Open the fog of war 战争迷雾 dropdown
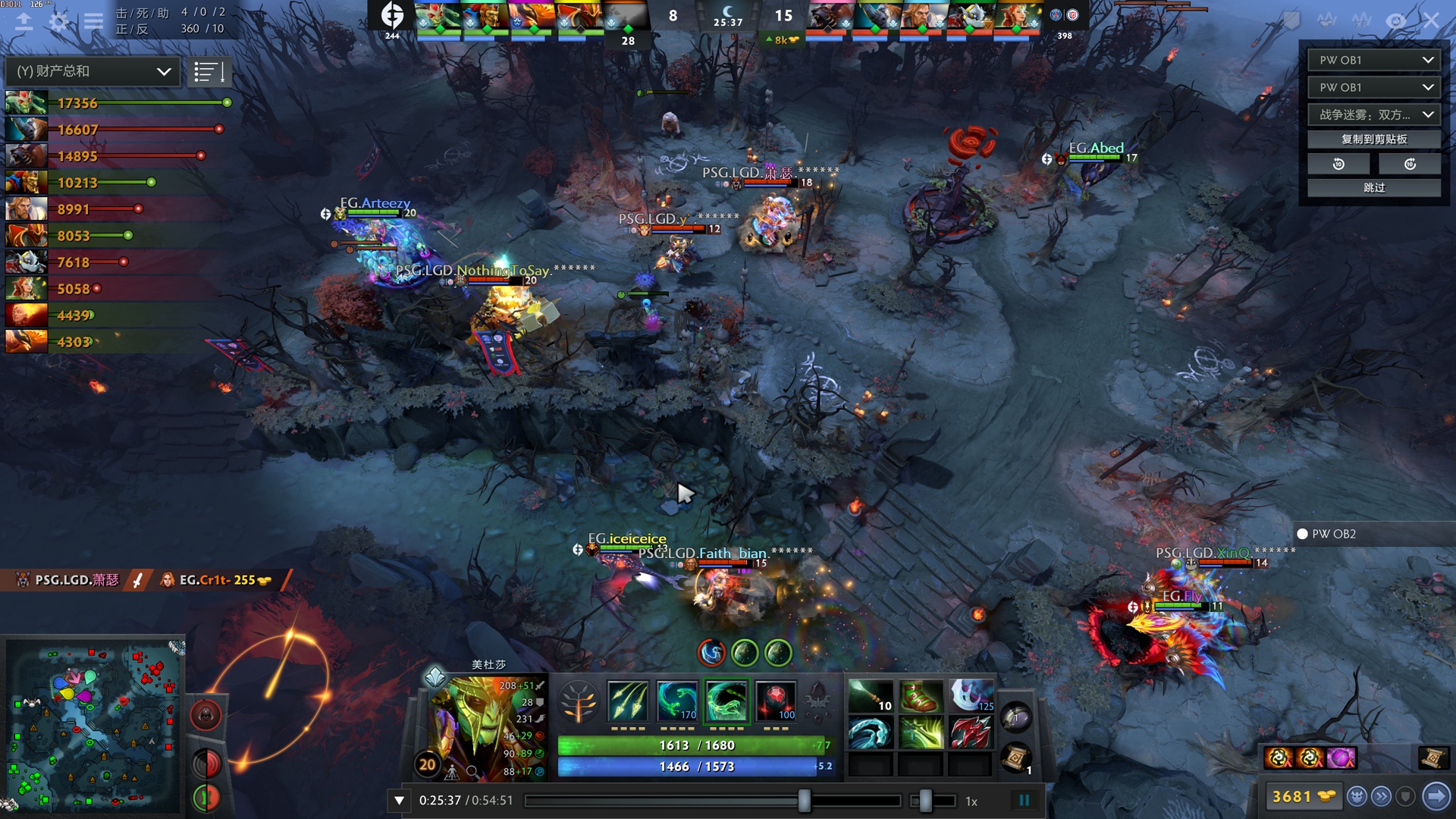 [x=1373, y=115]
